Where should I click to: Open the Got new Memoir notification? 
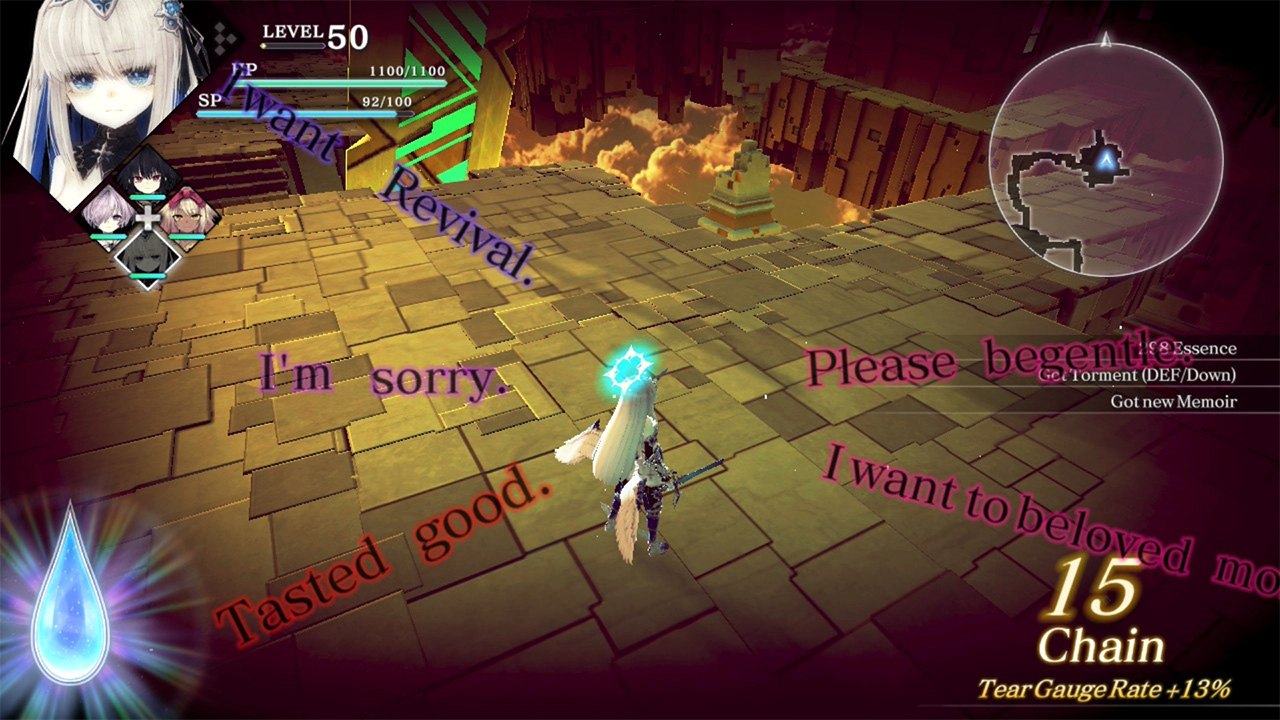pyautogui.click(x=1173, y=401)
